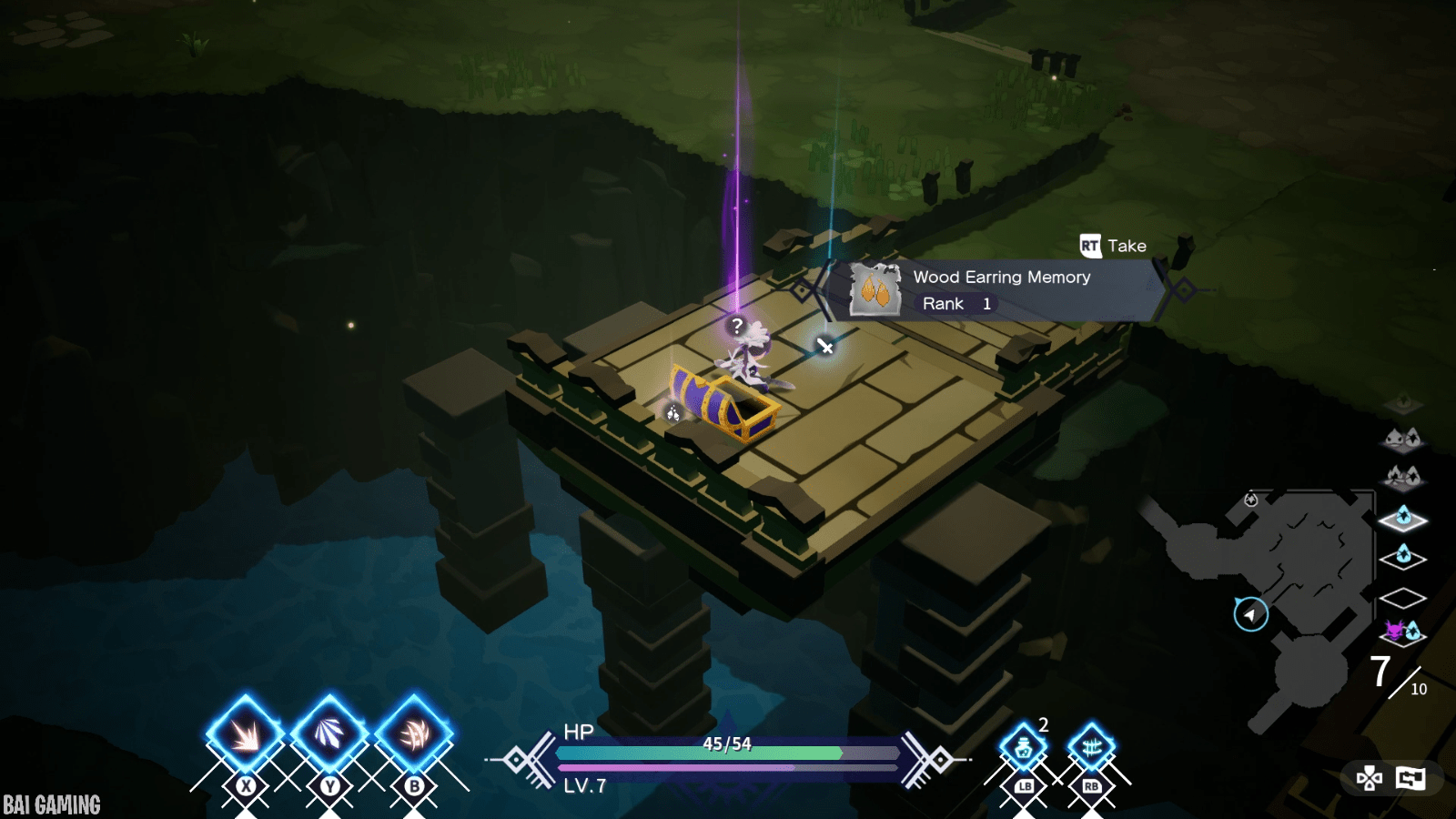Use the fence-symbol item next to the potion
This screenshot has width=1456, height=819.
tap(1091, 748)
